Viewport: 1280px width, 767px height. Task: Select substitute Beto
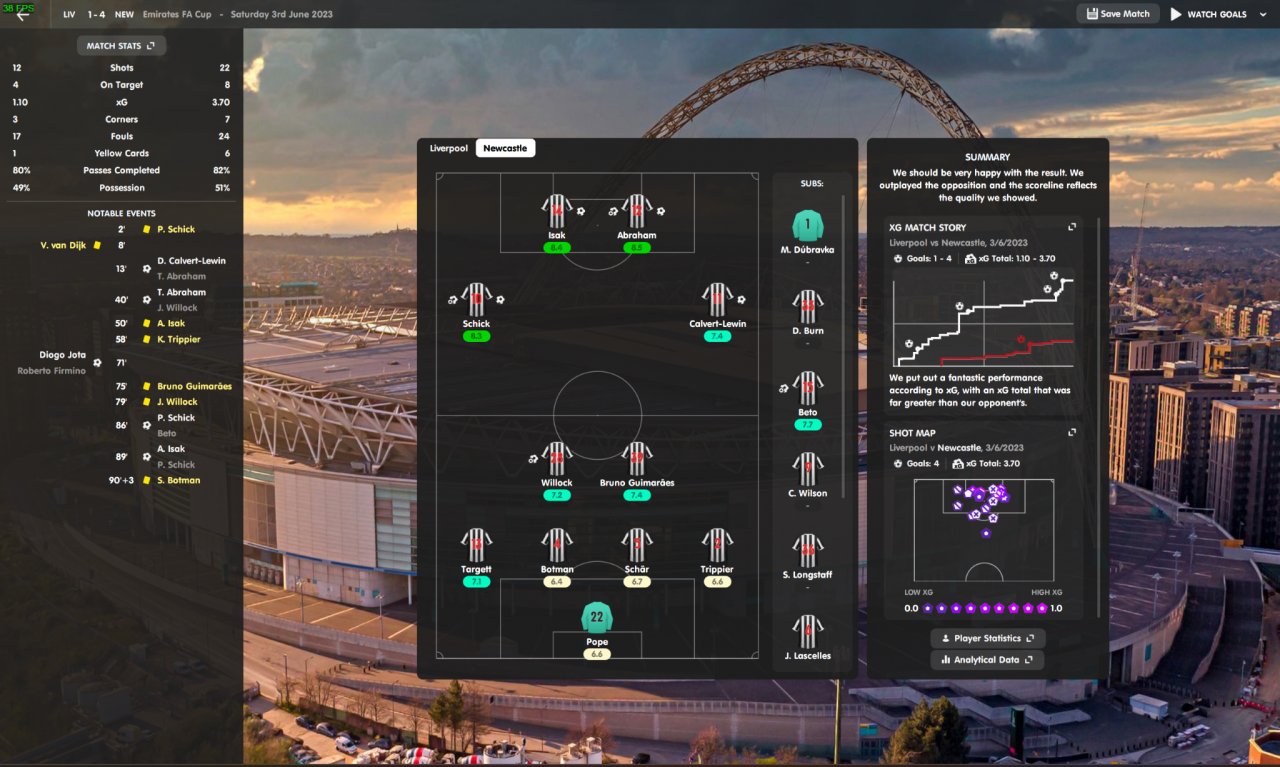click(x=807, y=389)
